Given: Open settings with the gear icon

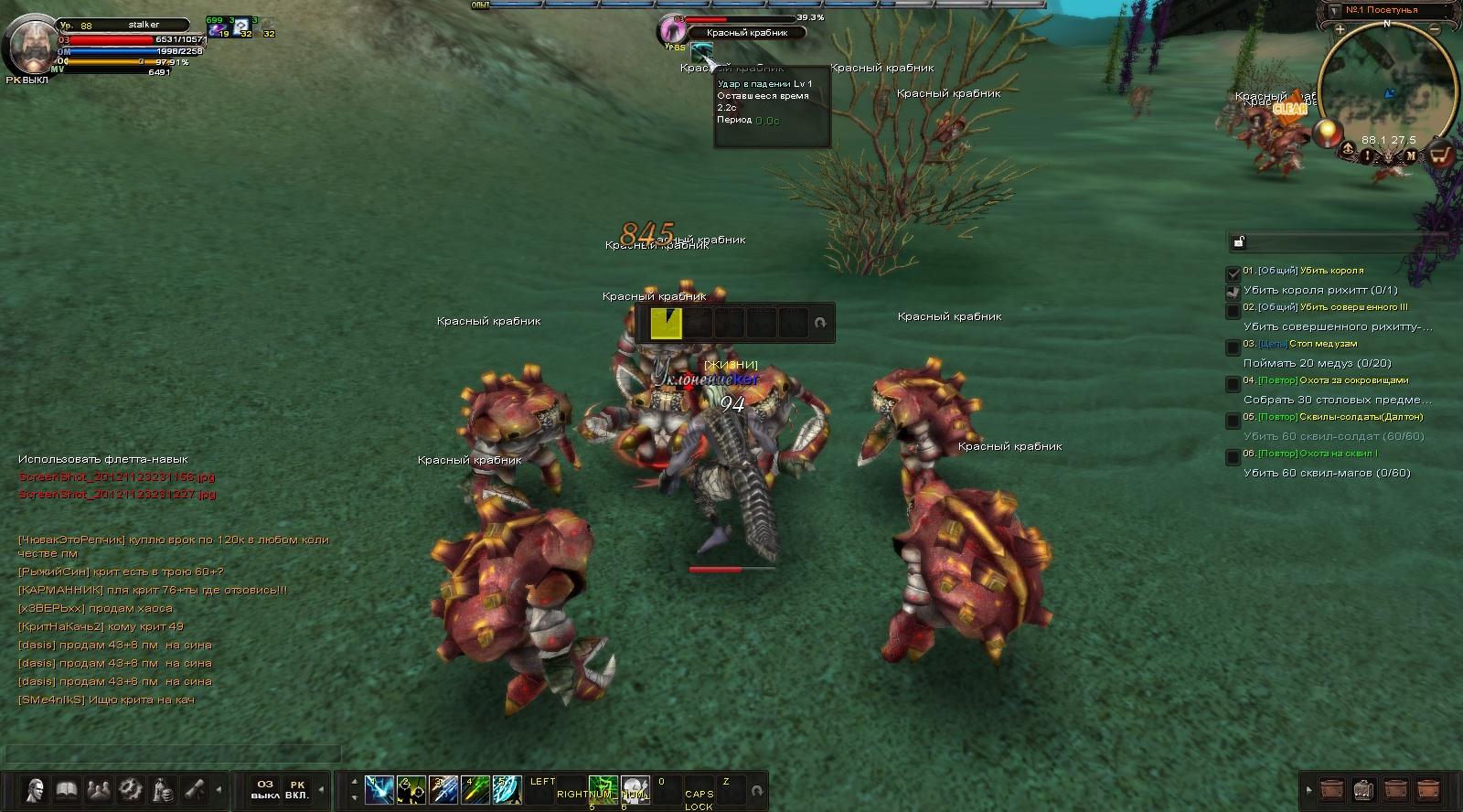Looking at the screenshot, I should coord(130,790).
